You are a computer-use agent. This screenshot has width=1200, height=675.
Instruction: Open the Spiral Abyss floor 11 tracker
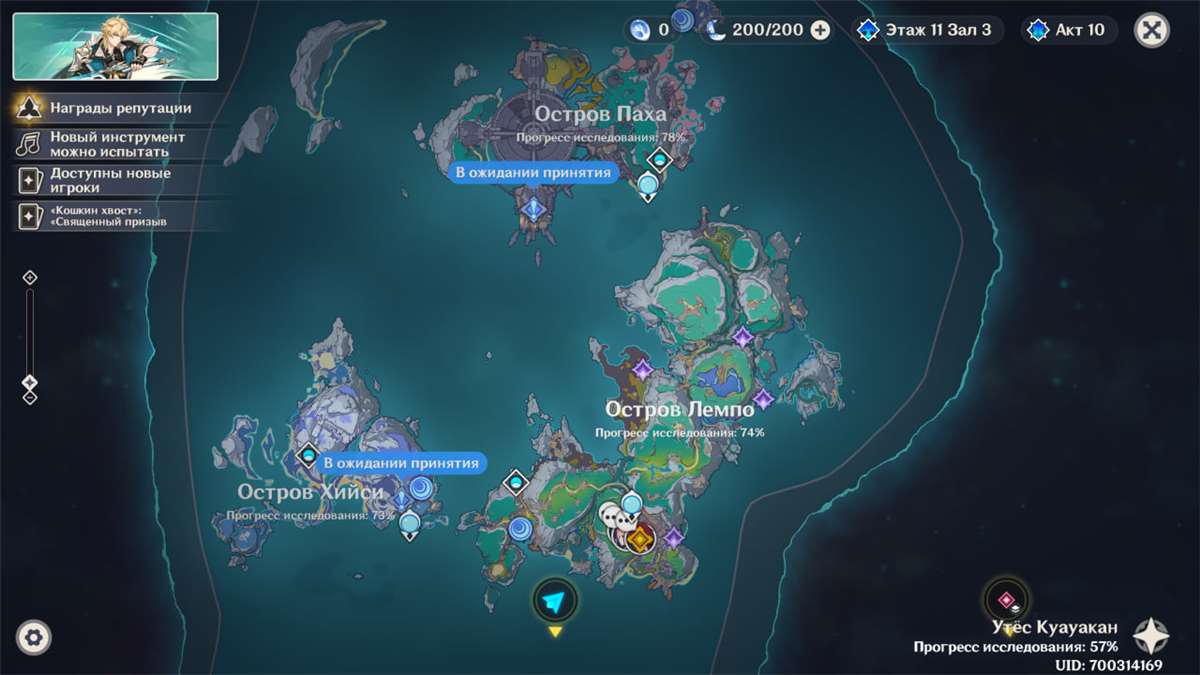click(x=927, y=30)
